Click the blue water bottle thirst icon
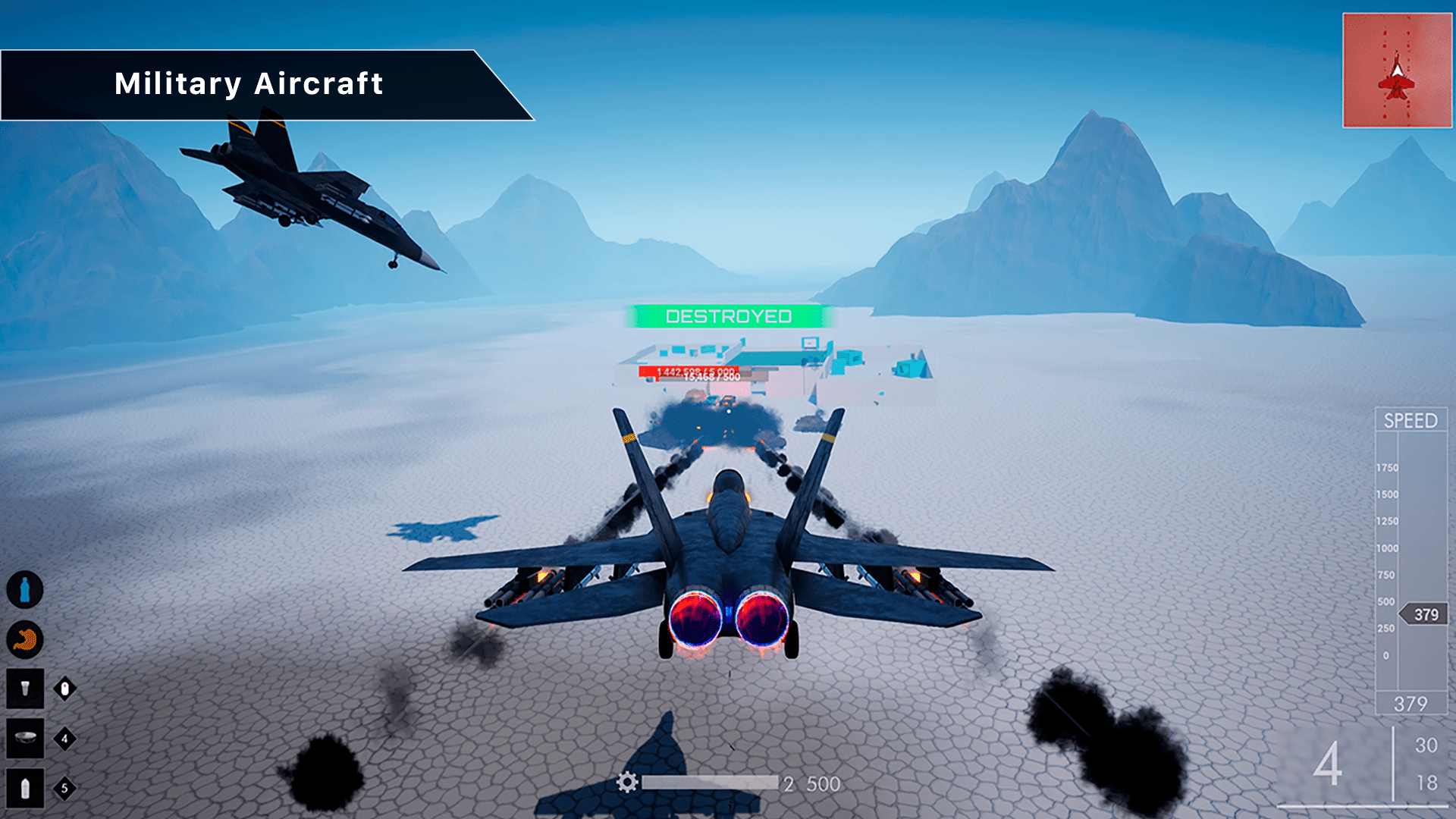1456x819 pixels. coord(25,590)
